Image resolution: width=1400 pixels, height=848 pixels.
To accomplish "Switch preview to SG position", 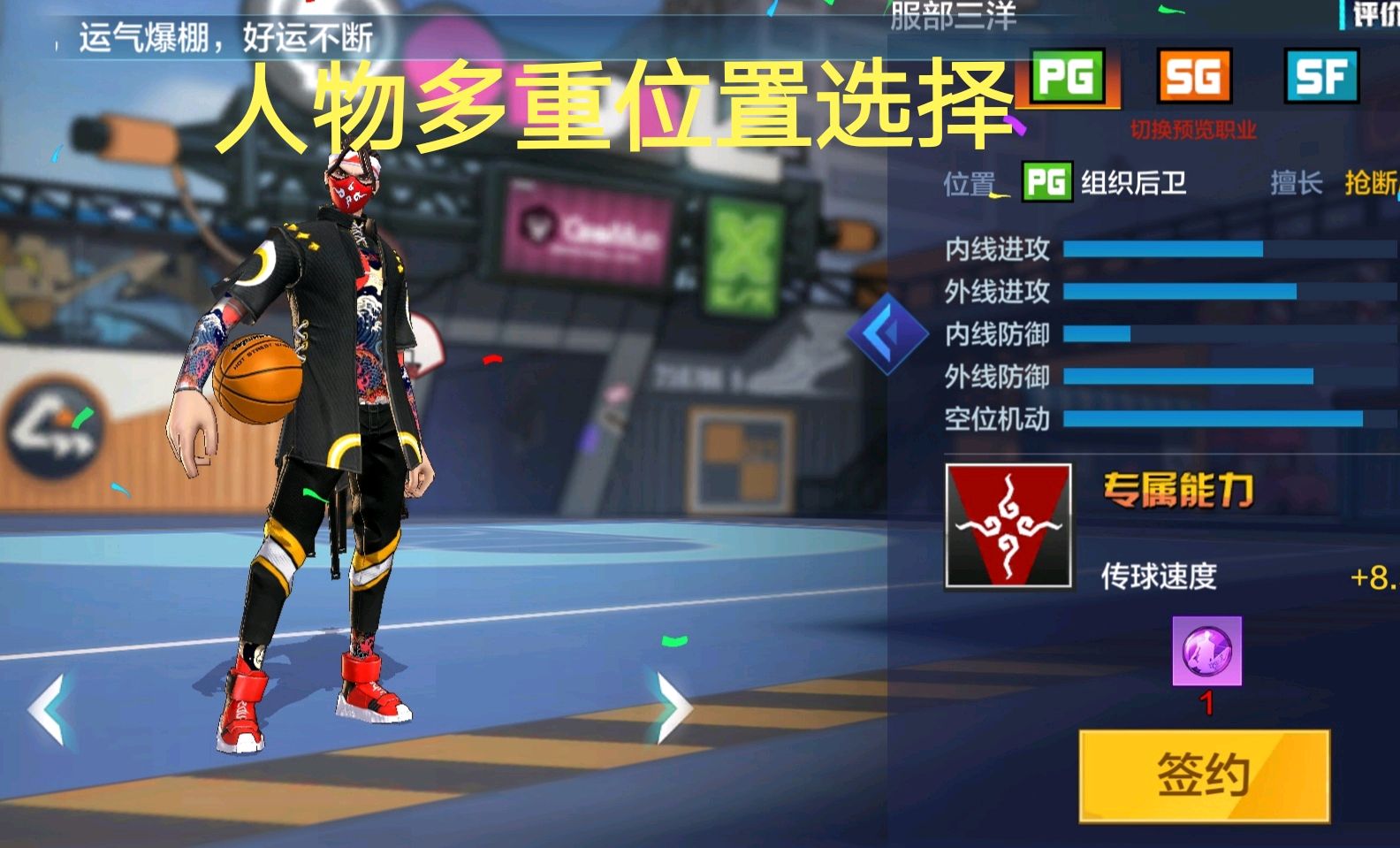I will coord(1195,78).
